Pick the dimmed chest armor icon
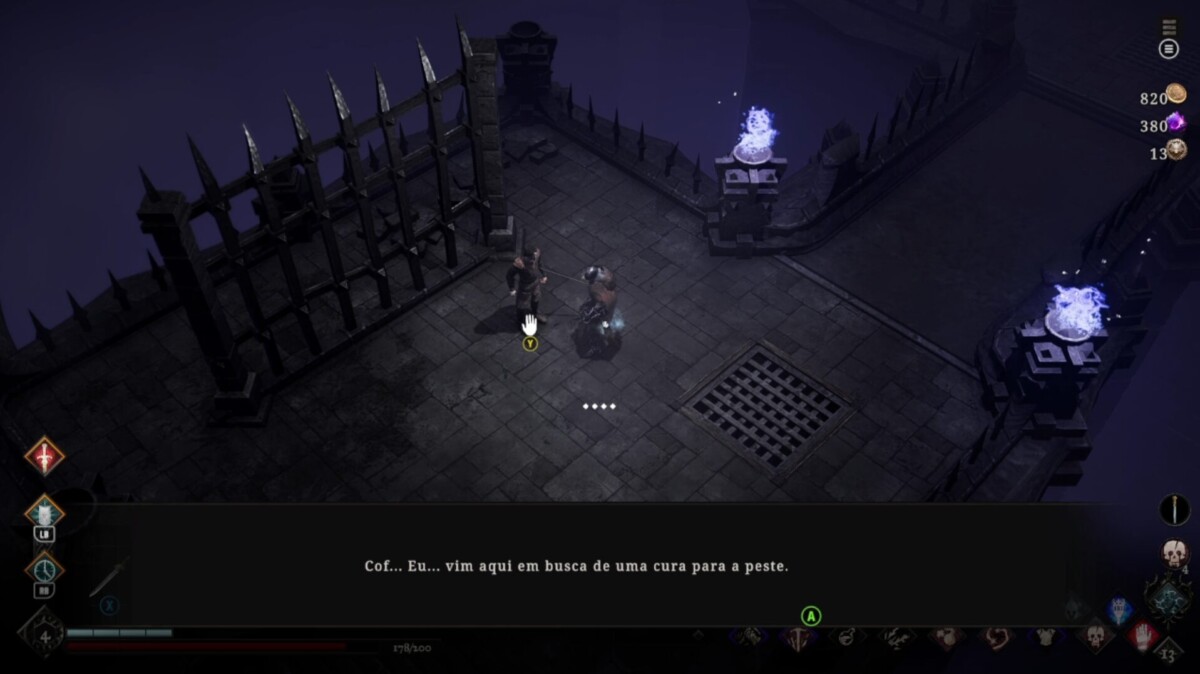This screenshot has width=1200, height=674. [x=1045, y=636]
